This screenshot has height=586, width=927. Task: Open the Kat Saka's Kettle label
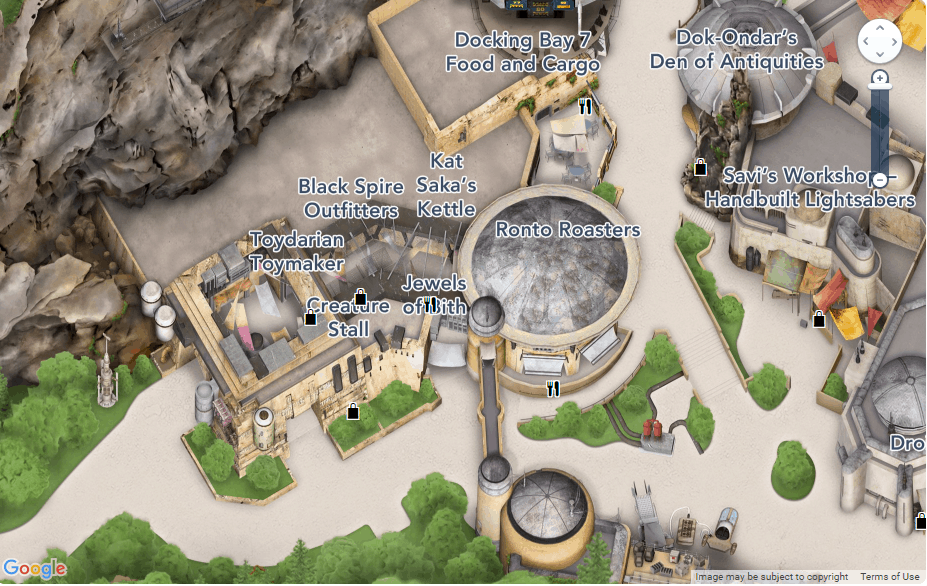point(447,185)
